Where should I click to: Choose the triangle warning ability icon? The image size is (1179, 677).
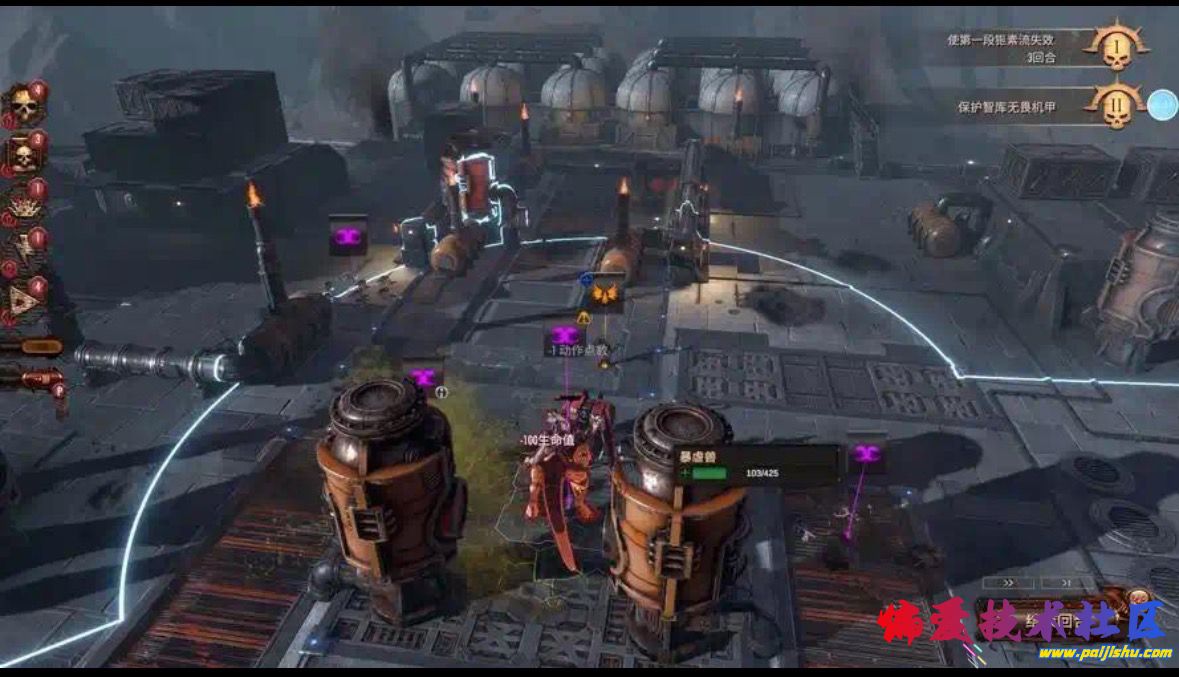pyautogui.click(x=23, y=299)
